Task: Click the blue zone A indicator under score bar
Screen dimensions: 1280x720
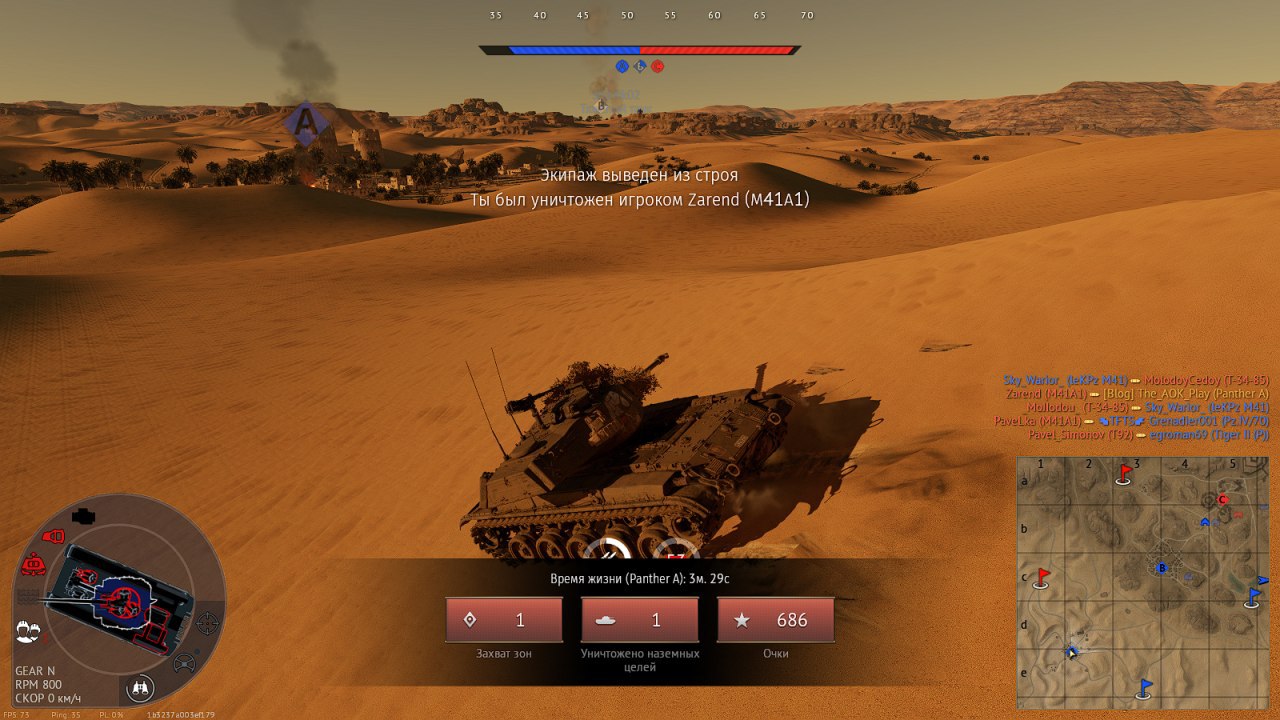Action: pyautogui.click(x=622, y=66)
